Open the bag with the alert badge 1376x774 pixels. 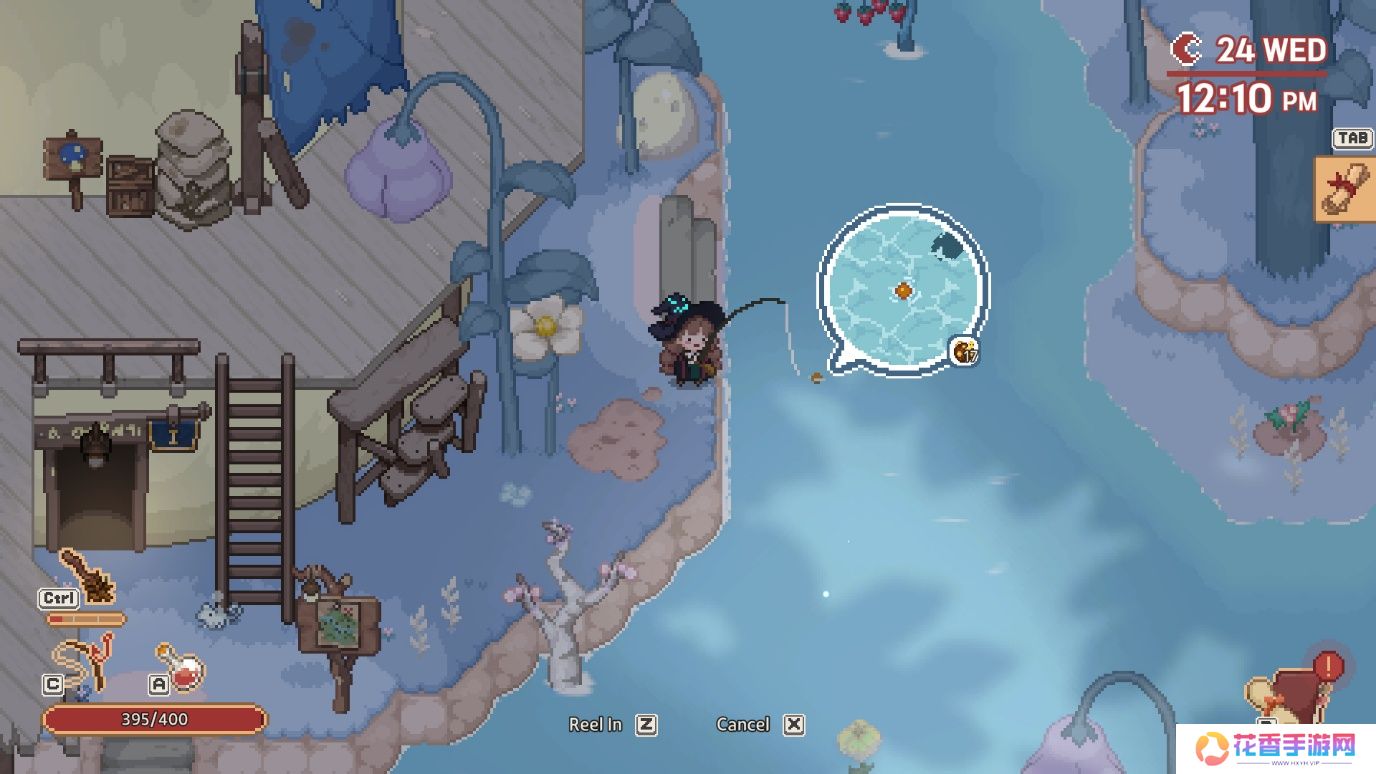(x=1293, y=695)
